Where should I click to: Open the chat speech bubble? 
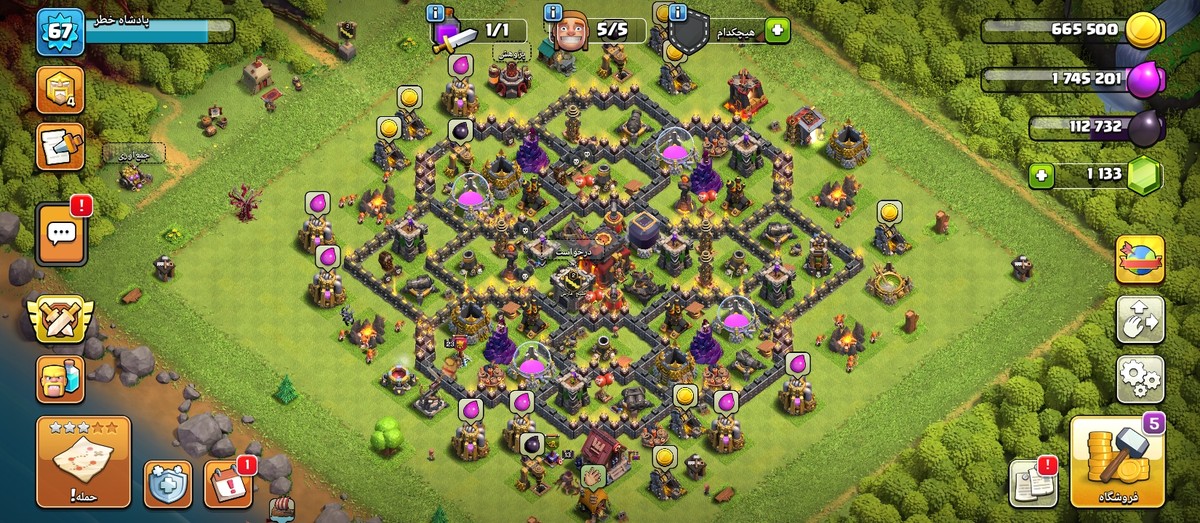[61, 234]
